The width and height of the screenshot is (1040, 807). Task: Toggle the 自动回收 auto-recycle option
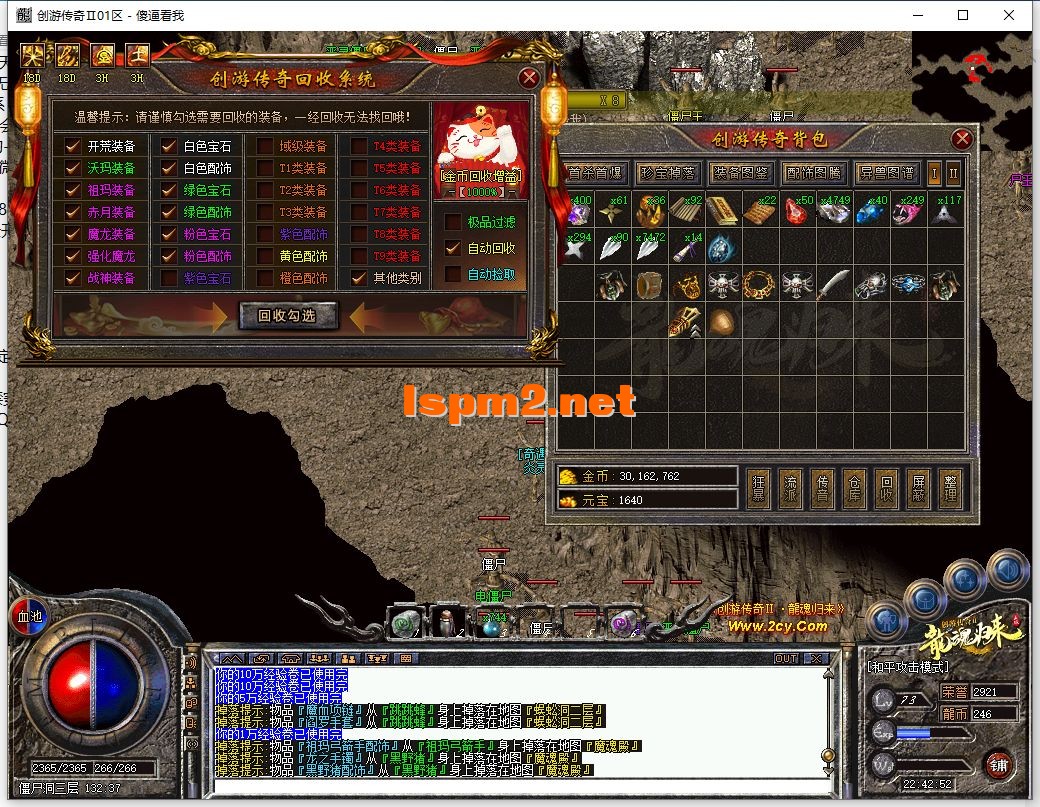[453, 248]
